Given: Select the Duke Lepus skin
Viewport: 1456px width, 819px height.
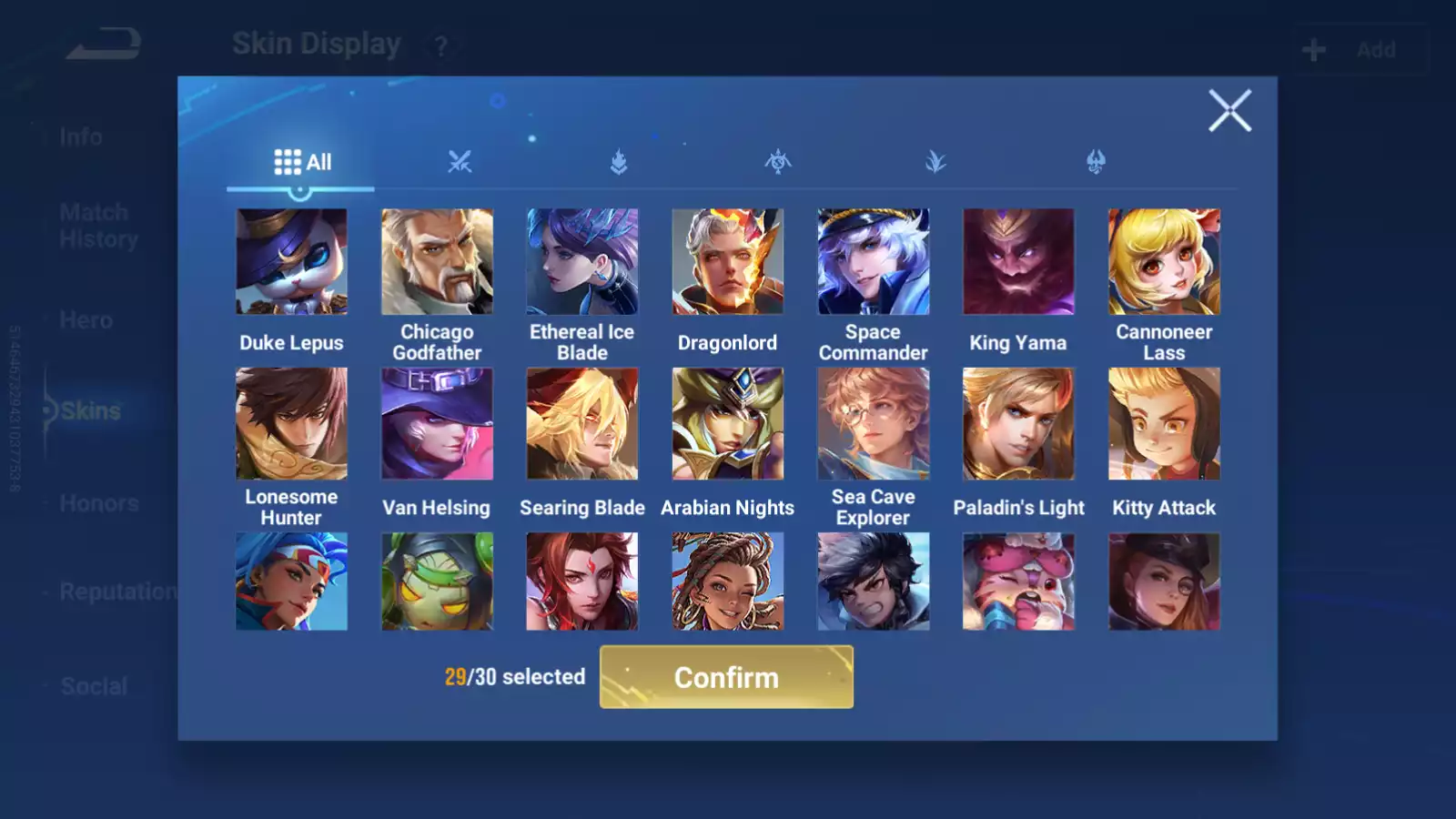Looking at the screenshot, I should (x=291, y=262).
